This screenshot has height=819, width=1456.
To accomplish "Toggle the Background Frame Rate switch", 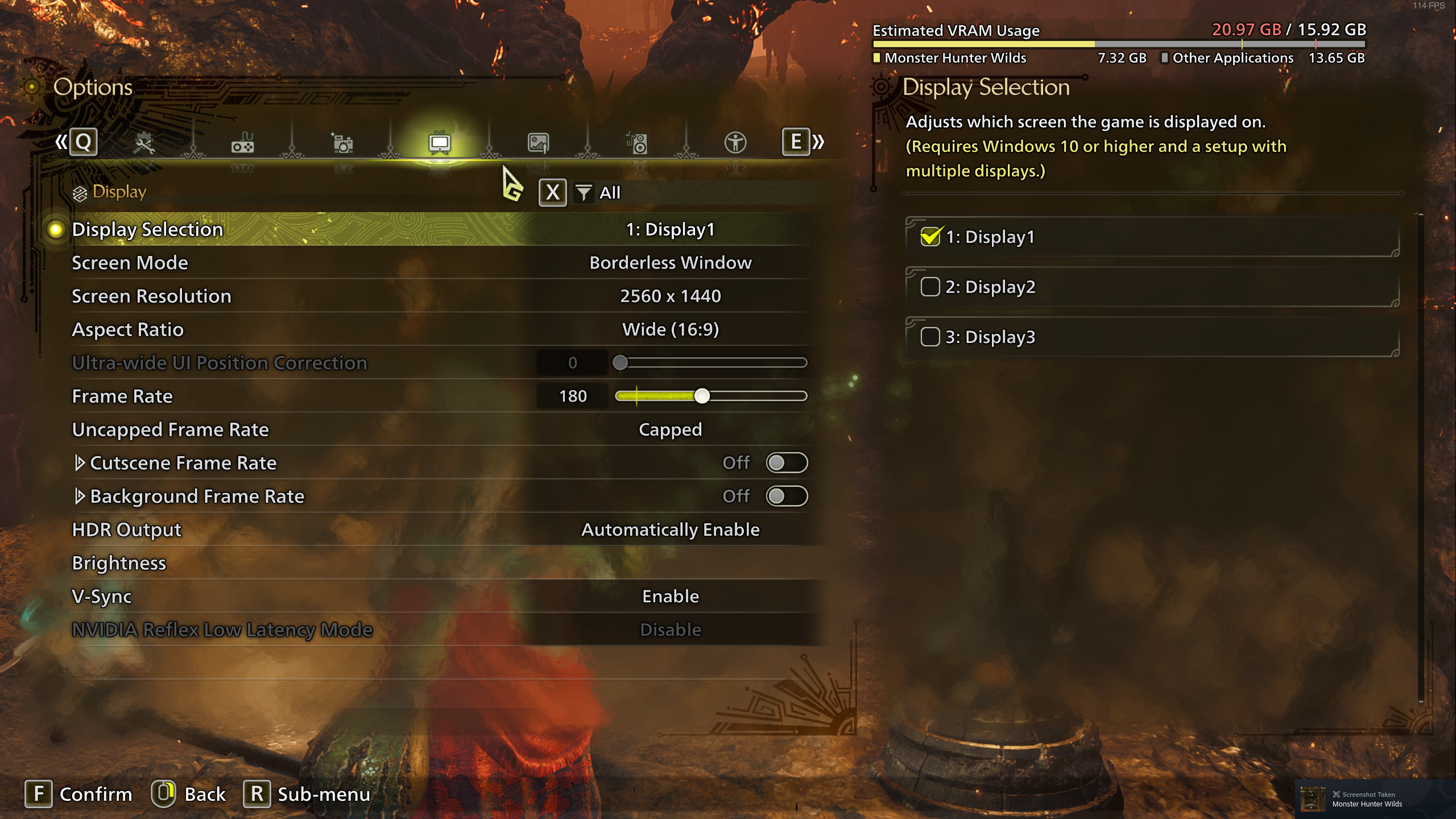I will [x=786, y=497].
